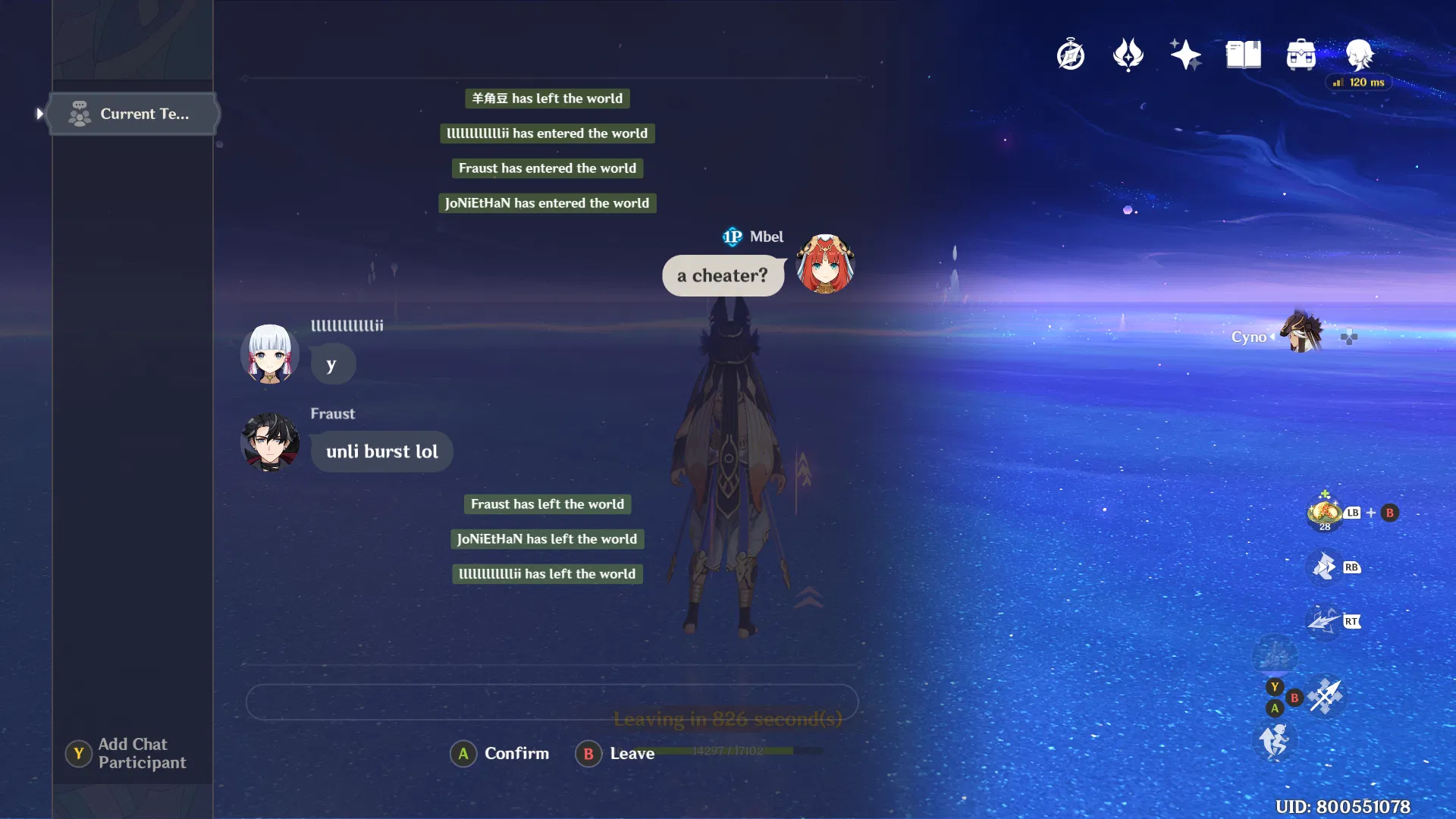Select the compass guide icon
The image size is (1456, 819).
(1070, 54)
